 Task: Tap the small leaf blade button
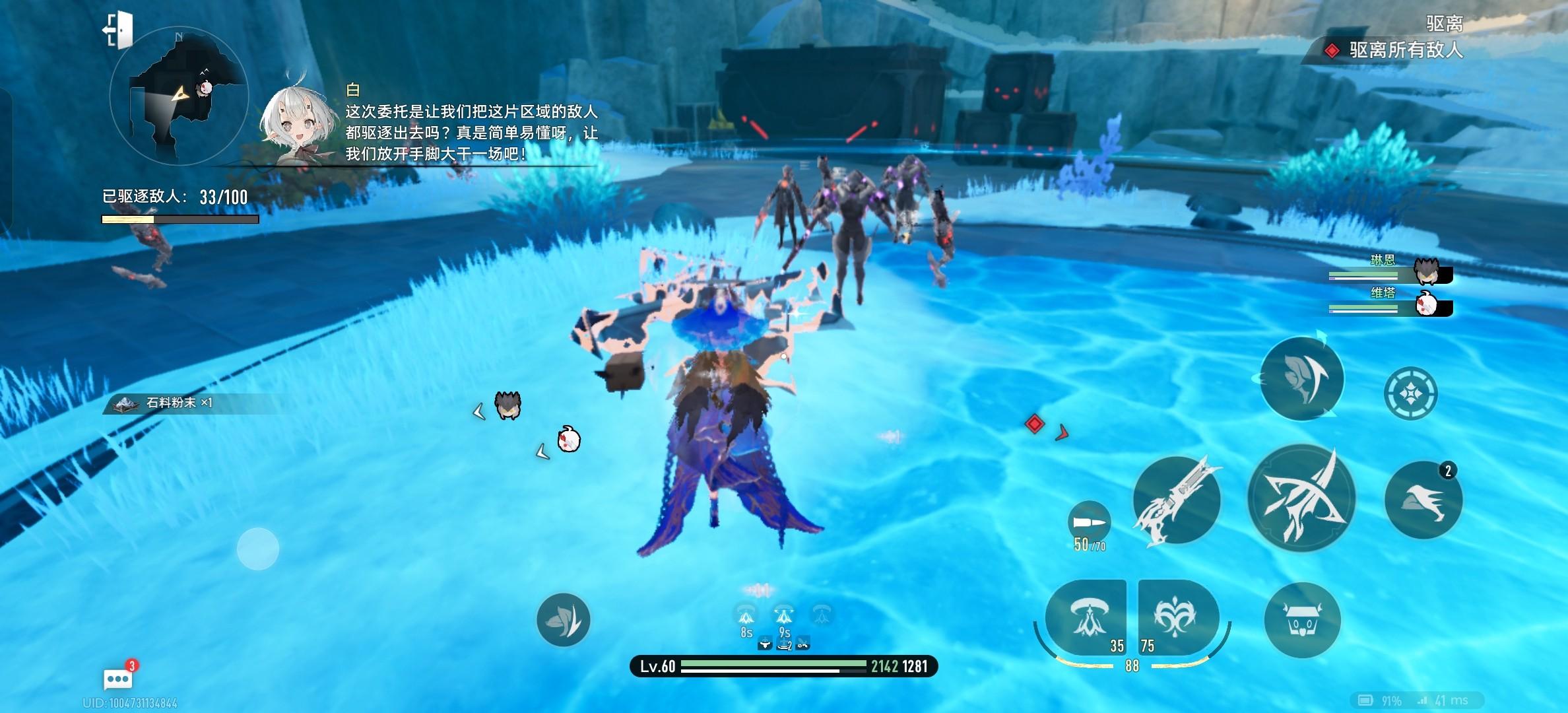pyautogui.click(x=563, y=620)
